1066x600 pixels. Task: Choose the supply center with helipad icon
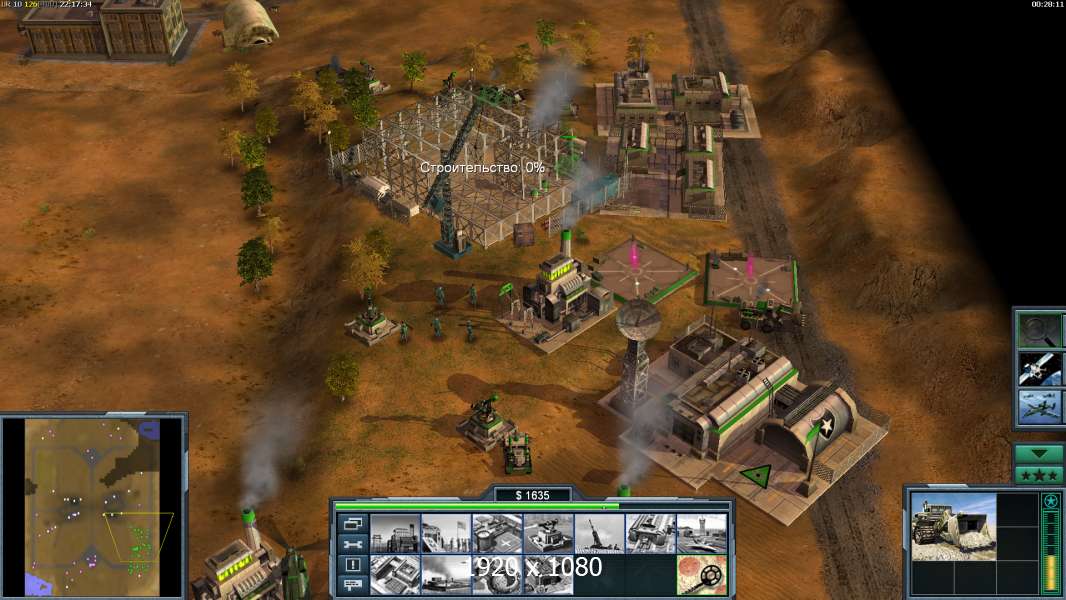point(496,533)
